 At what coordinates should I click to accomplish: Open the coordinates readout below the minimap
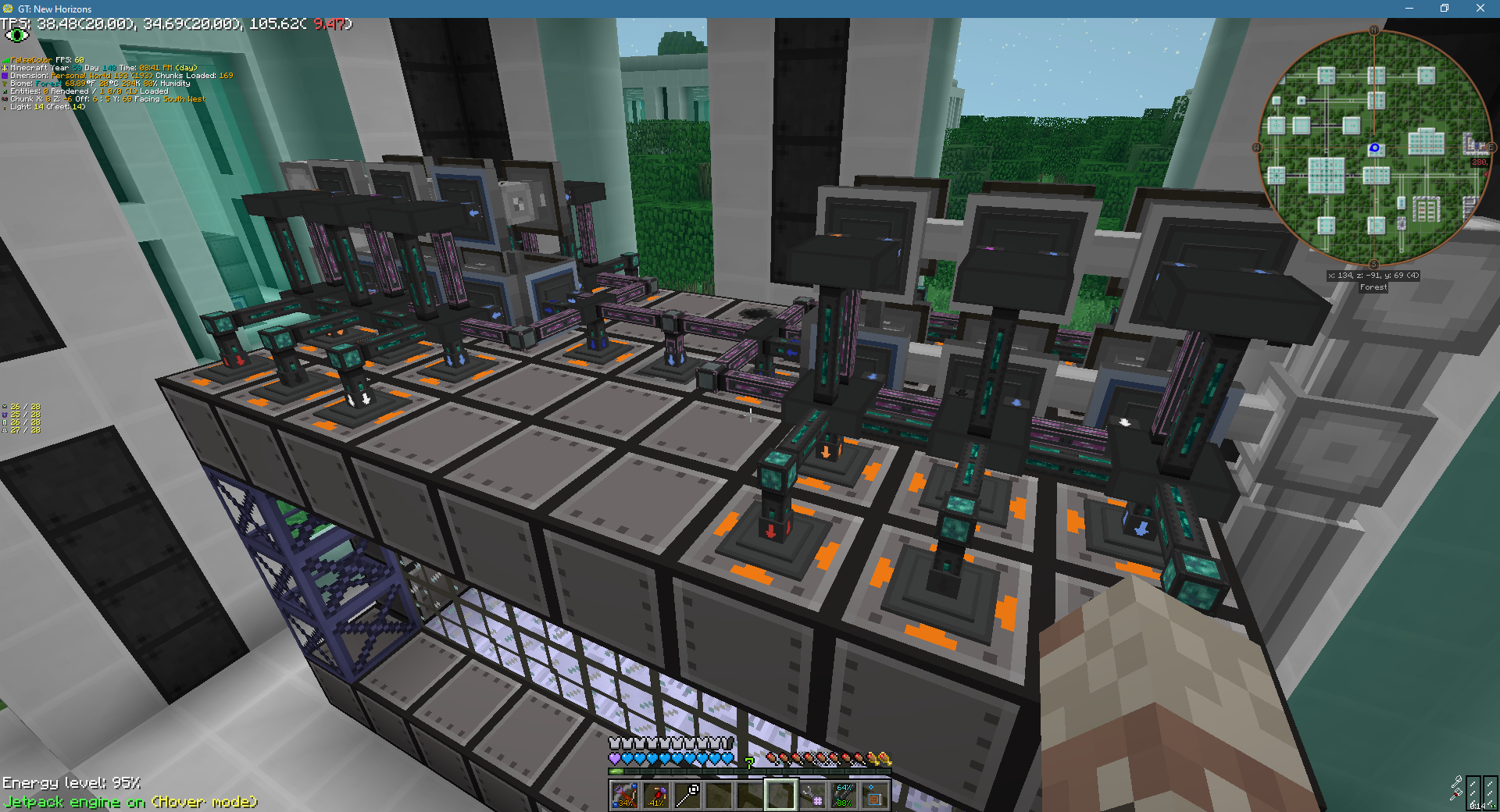click(x=1373, y=275)
